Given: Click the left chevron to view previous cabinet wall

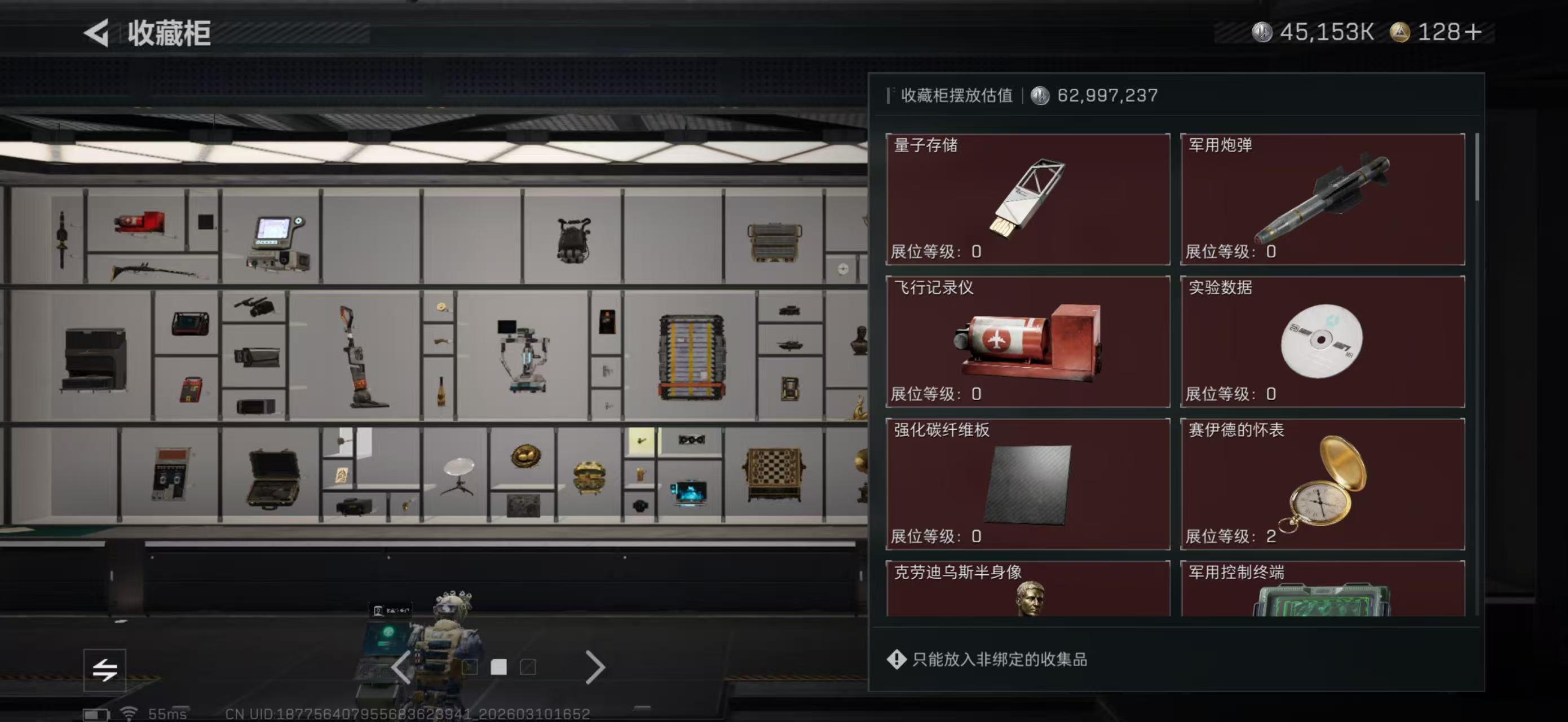Looking at the screenshot, I should (400, 668).
